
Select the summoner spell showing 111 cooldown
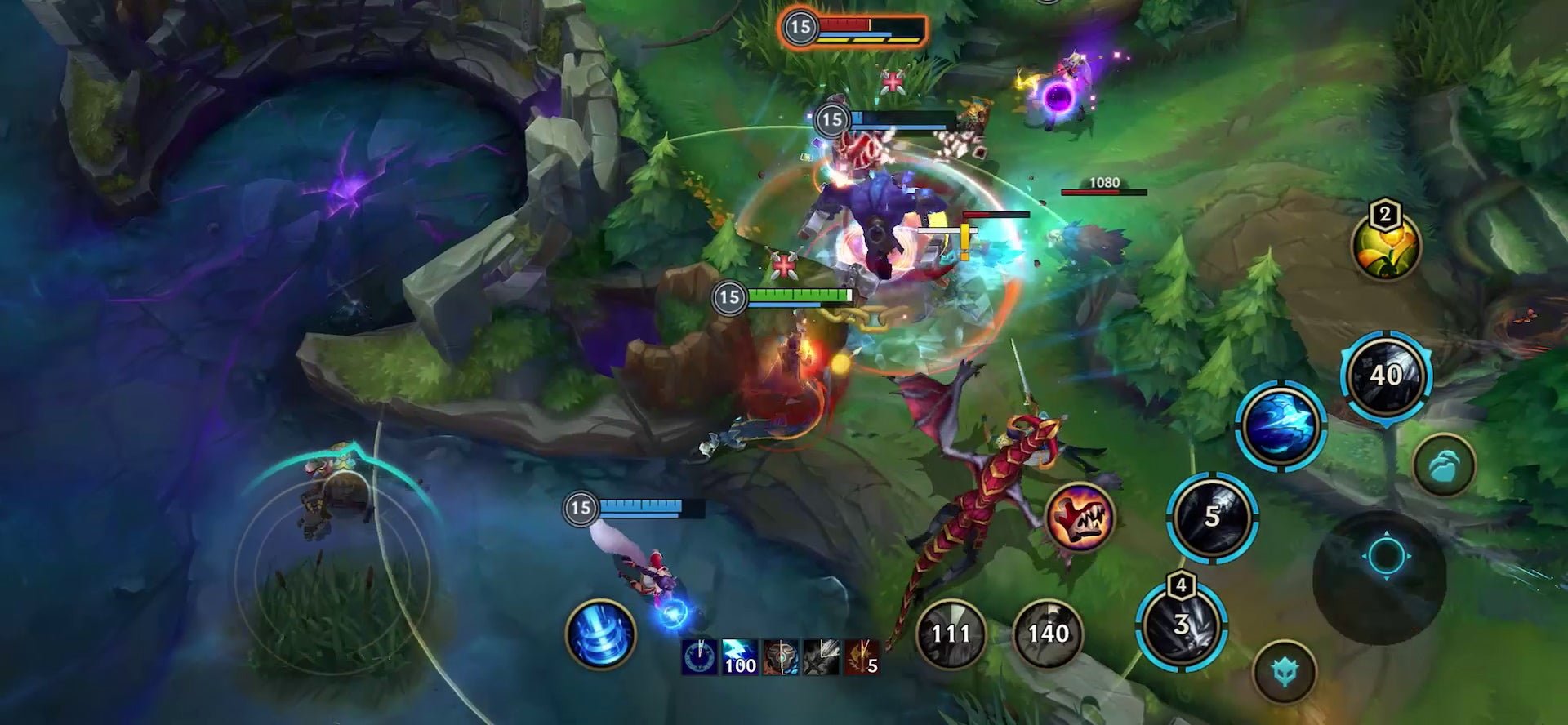(951, 633)
